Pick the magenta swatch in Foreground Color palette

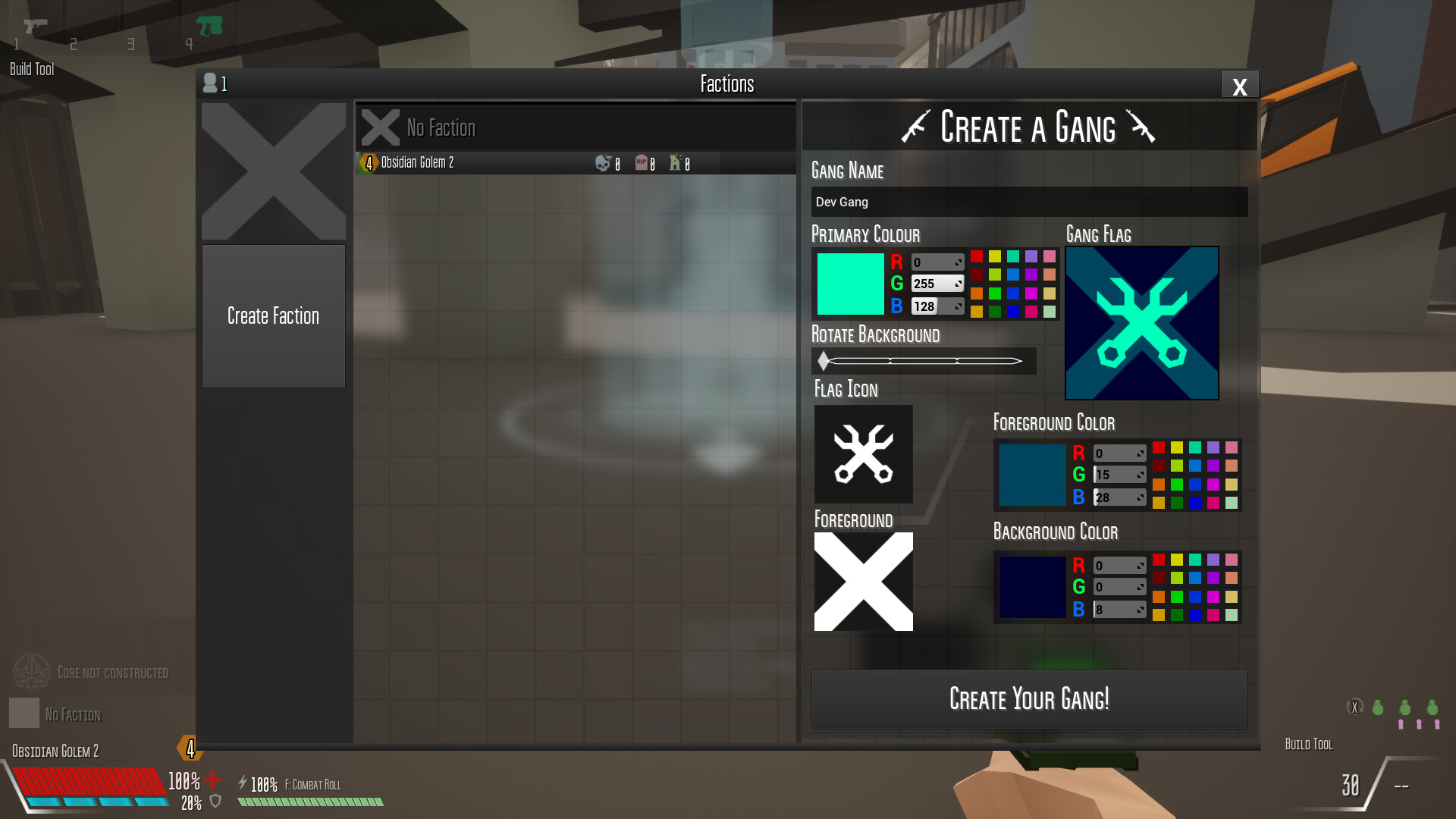tap(1213, 485)
